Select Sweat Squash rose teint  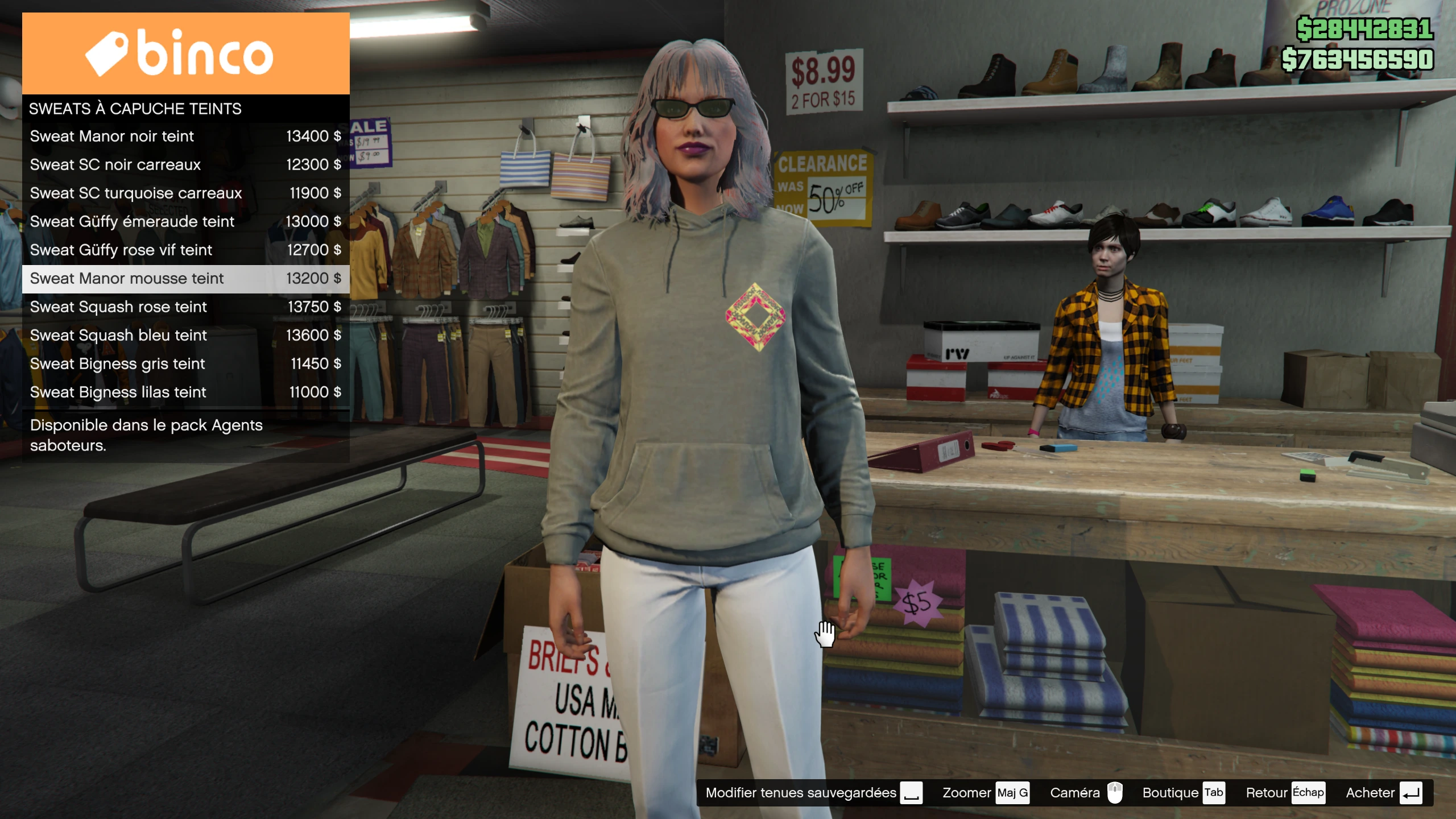185,307
